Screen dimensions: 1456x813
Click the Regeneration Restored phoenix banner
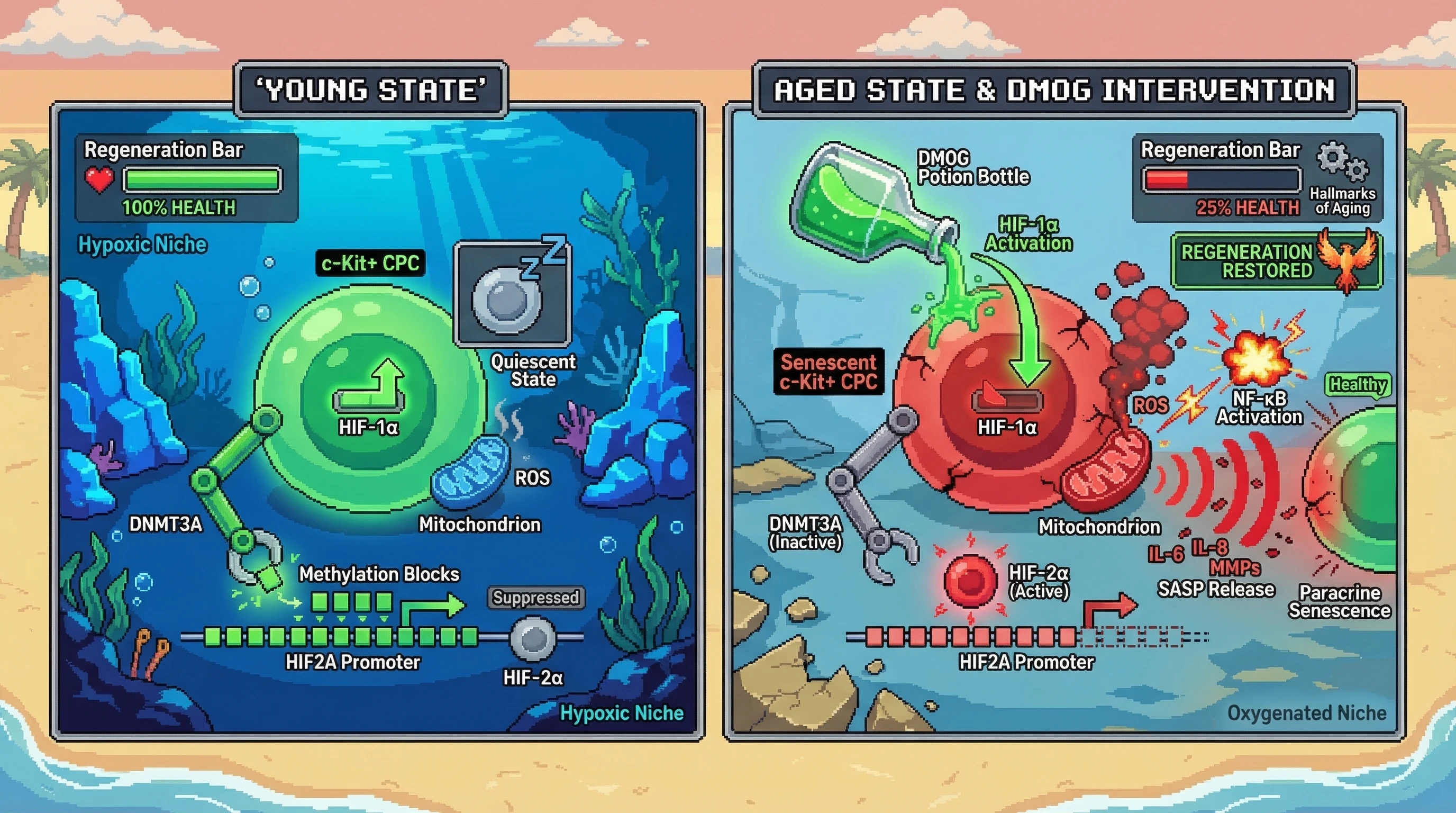(x=1276, y=262)
